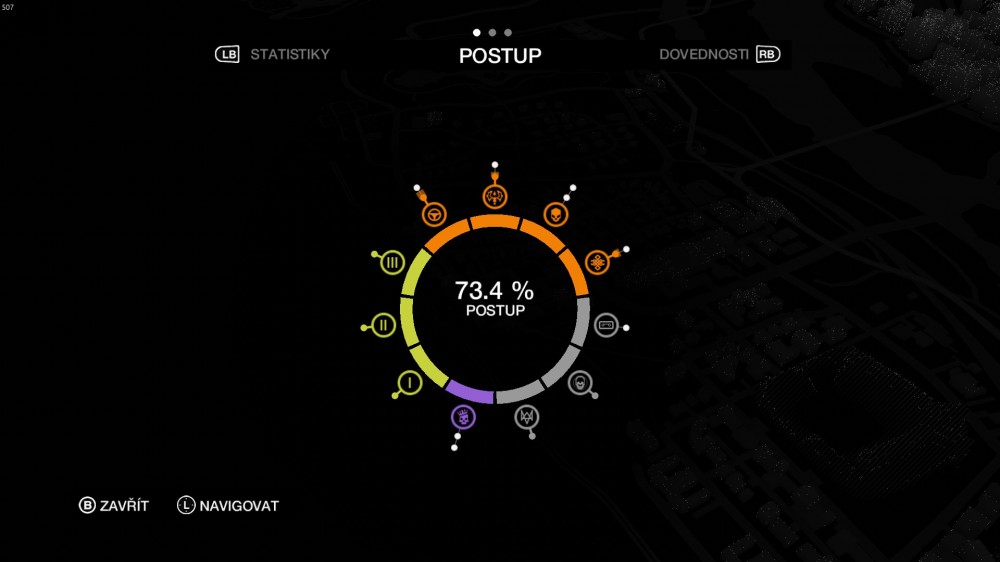Select the gray masked face progress icon

click(x=579, y=382)
